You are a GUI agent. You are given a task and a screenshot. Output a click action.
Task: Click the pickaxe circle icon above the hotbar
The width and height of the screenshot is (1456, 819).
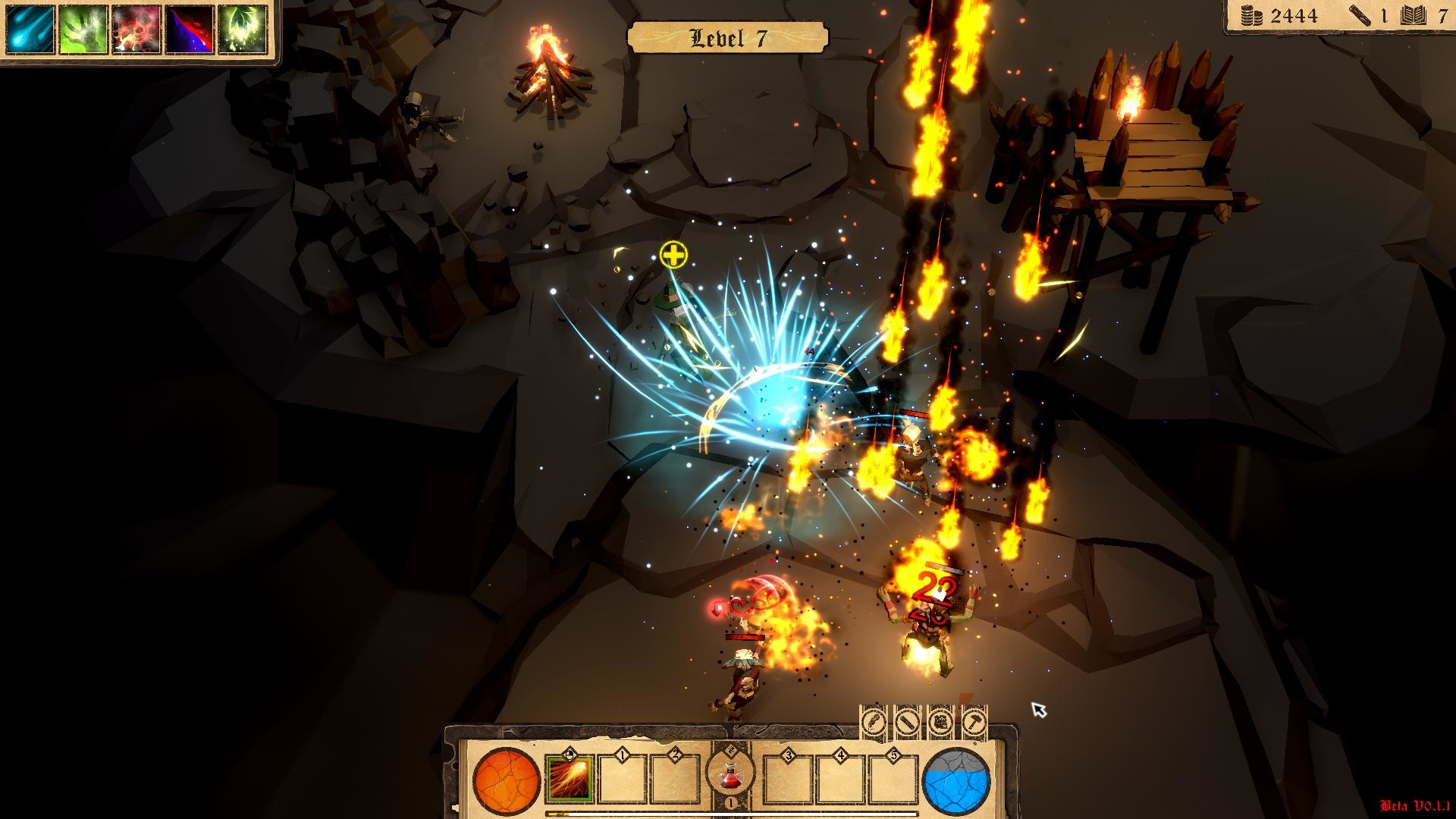click(942, 722)
